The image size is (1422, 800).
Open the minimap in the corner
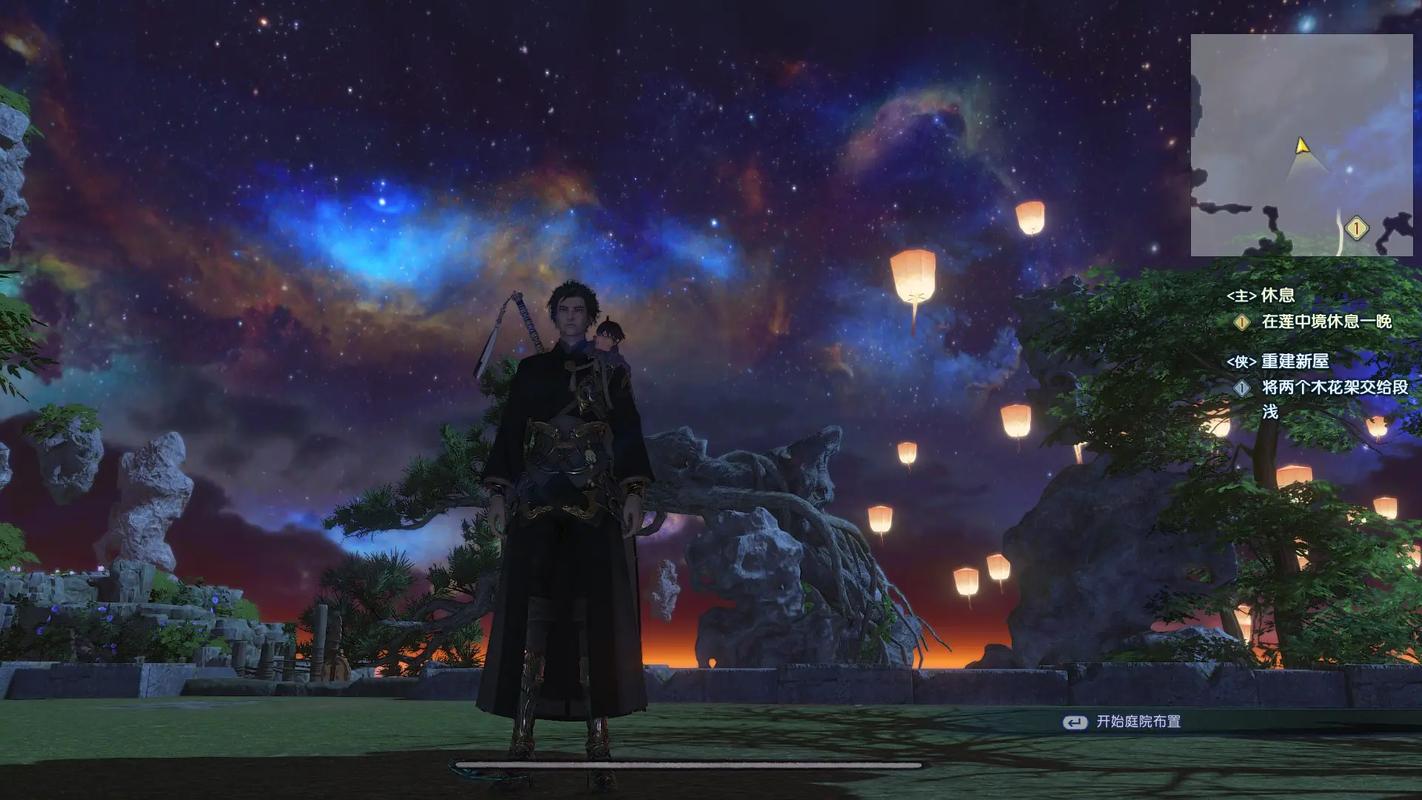coord(1301,145)
